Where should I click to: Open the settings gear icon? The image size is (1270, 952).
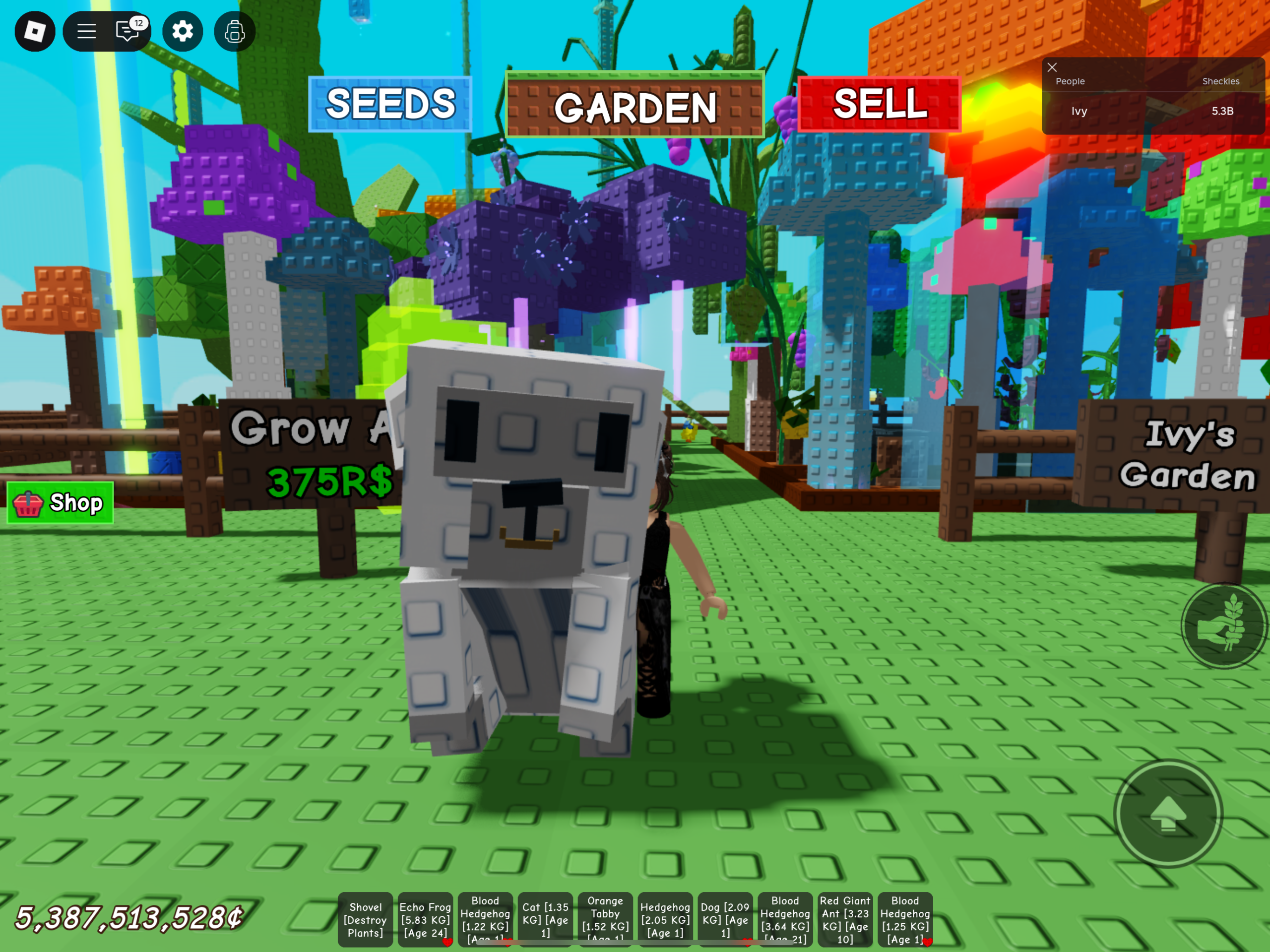point(182,32)
